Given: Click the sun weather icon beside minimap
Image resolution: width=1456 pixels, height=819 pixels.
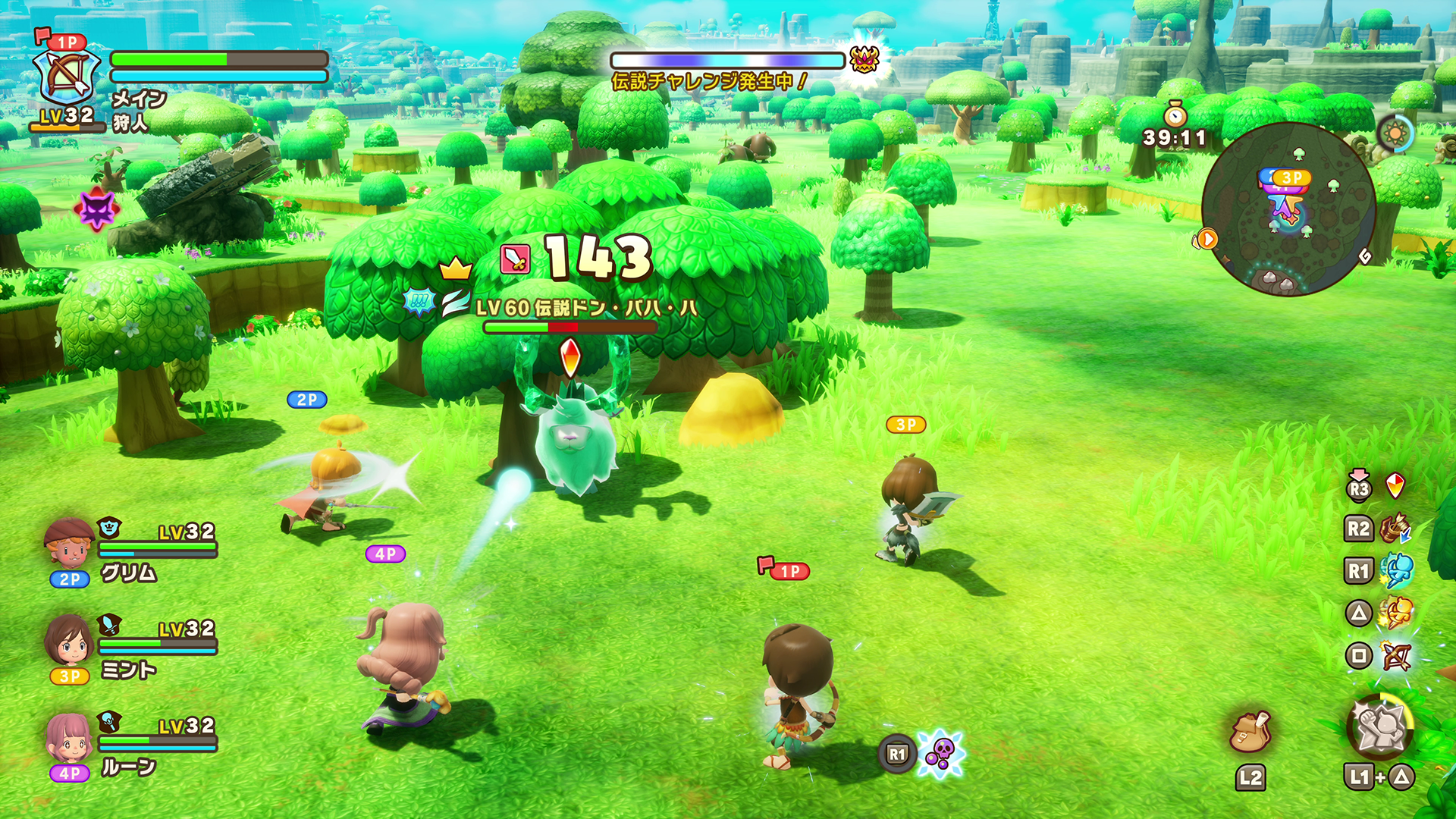Looking at the screenshot, I should (x=1395, y=134).
